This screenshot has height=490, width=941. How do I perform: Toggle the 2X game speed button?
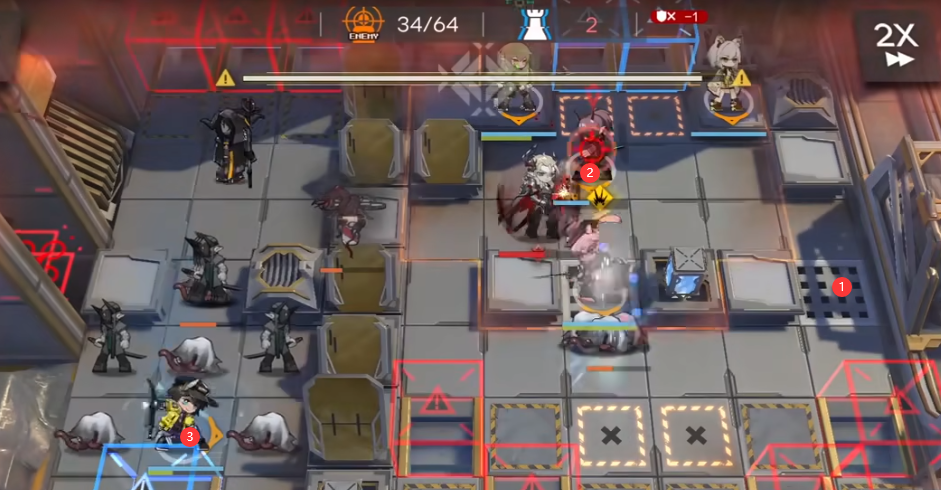[x=895, y=43]
